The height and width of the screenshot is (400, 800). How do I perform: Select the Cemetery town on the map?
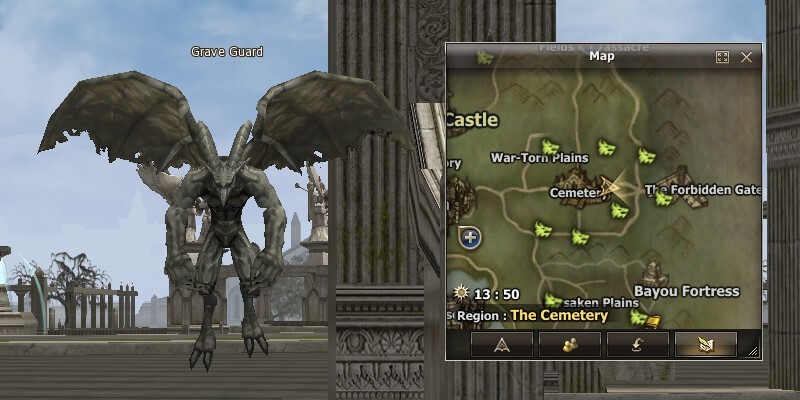(x=576, y=192)
